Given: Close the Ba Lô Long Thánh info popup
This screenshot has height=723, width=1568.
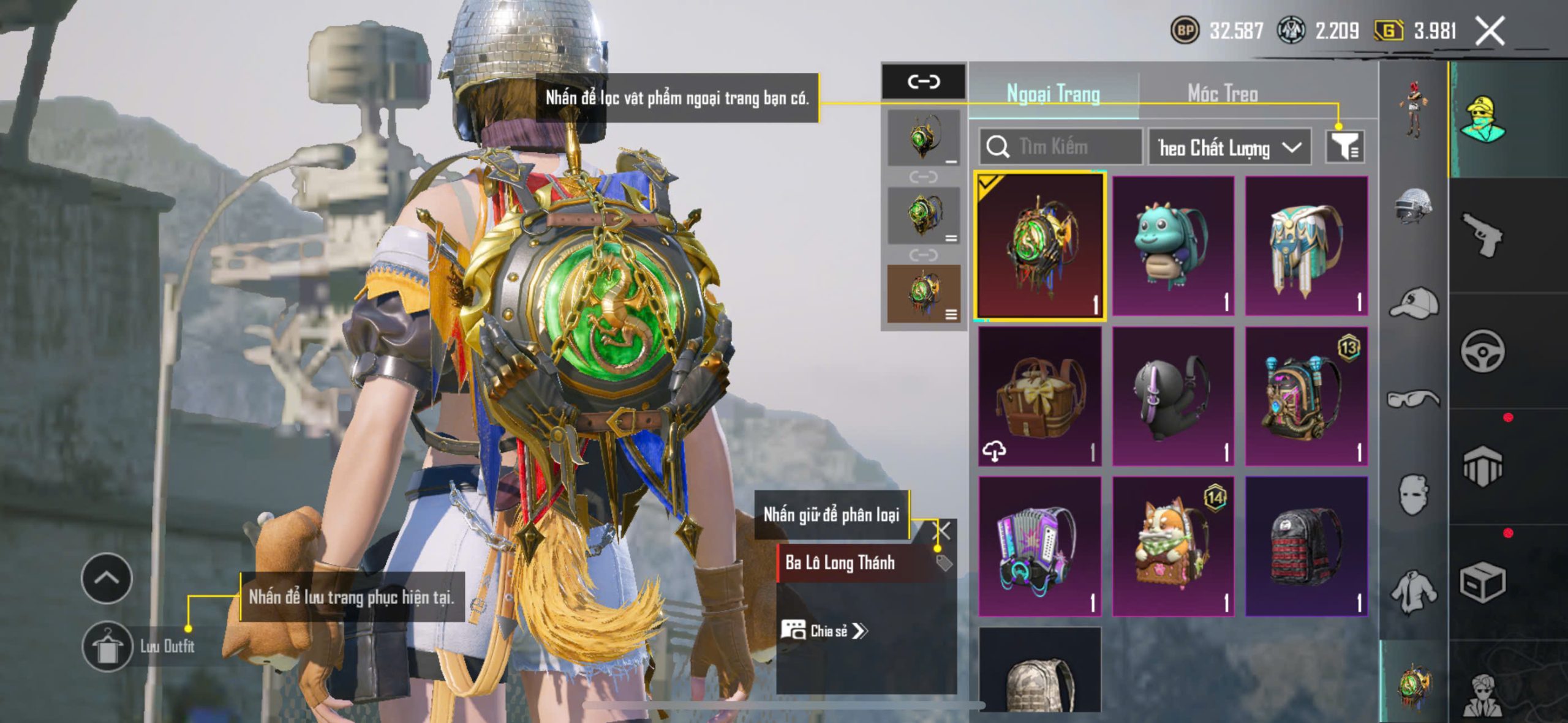Looking at the screenshot, I should pyautogui.click(x=943, y=530).
